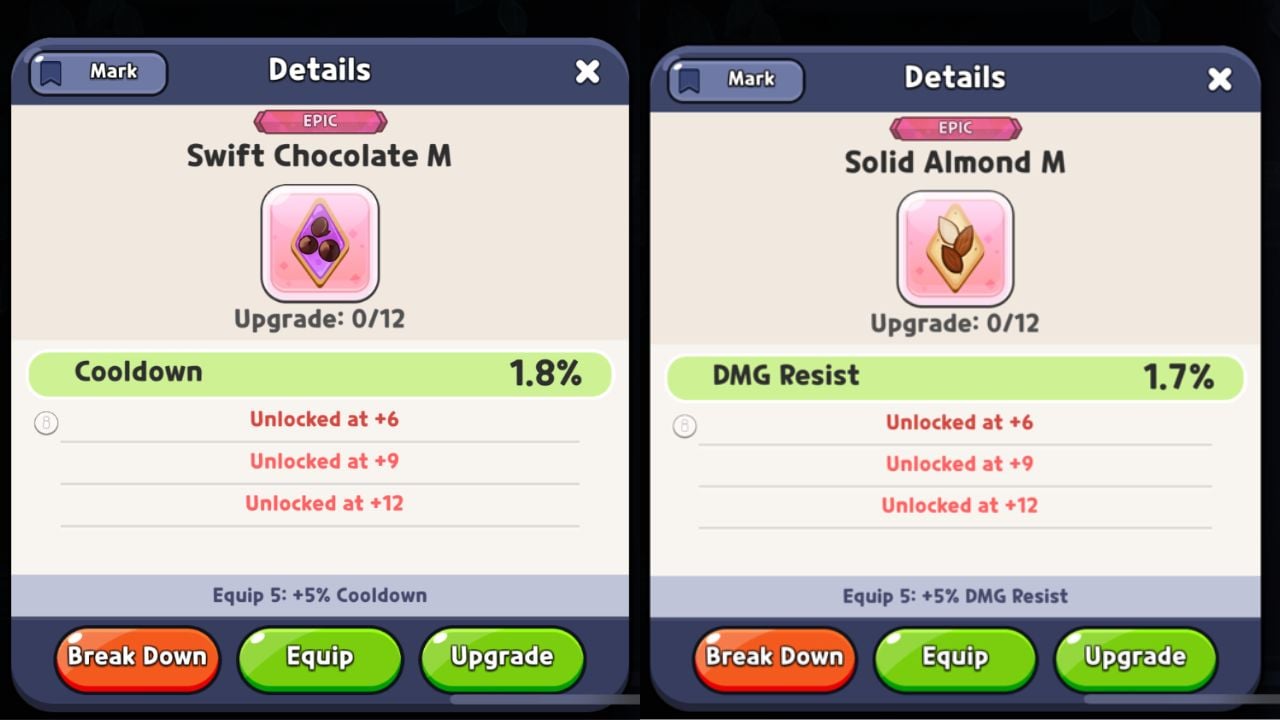Upgrade the Swift Chocolate M item

tap(502, 657)
